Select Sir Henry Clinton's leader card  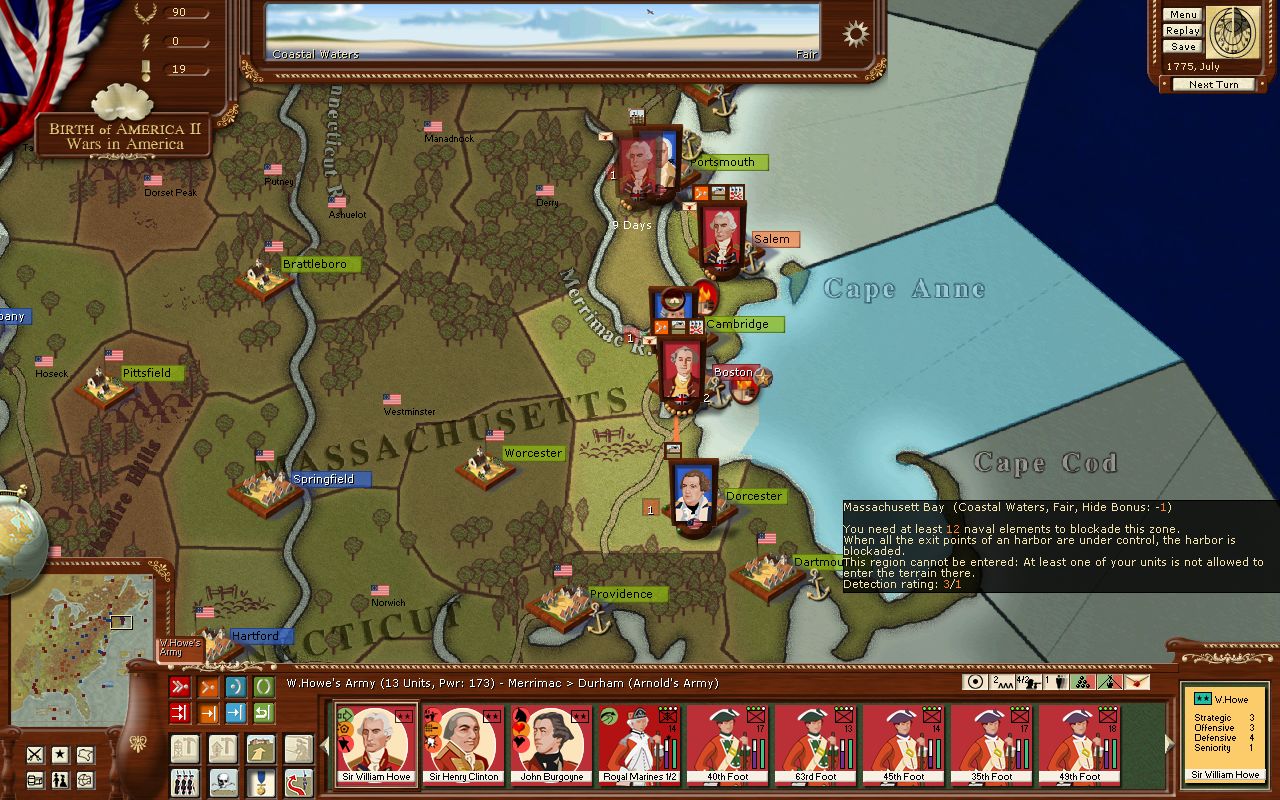(x=464, y=745)
